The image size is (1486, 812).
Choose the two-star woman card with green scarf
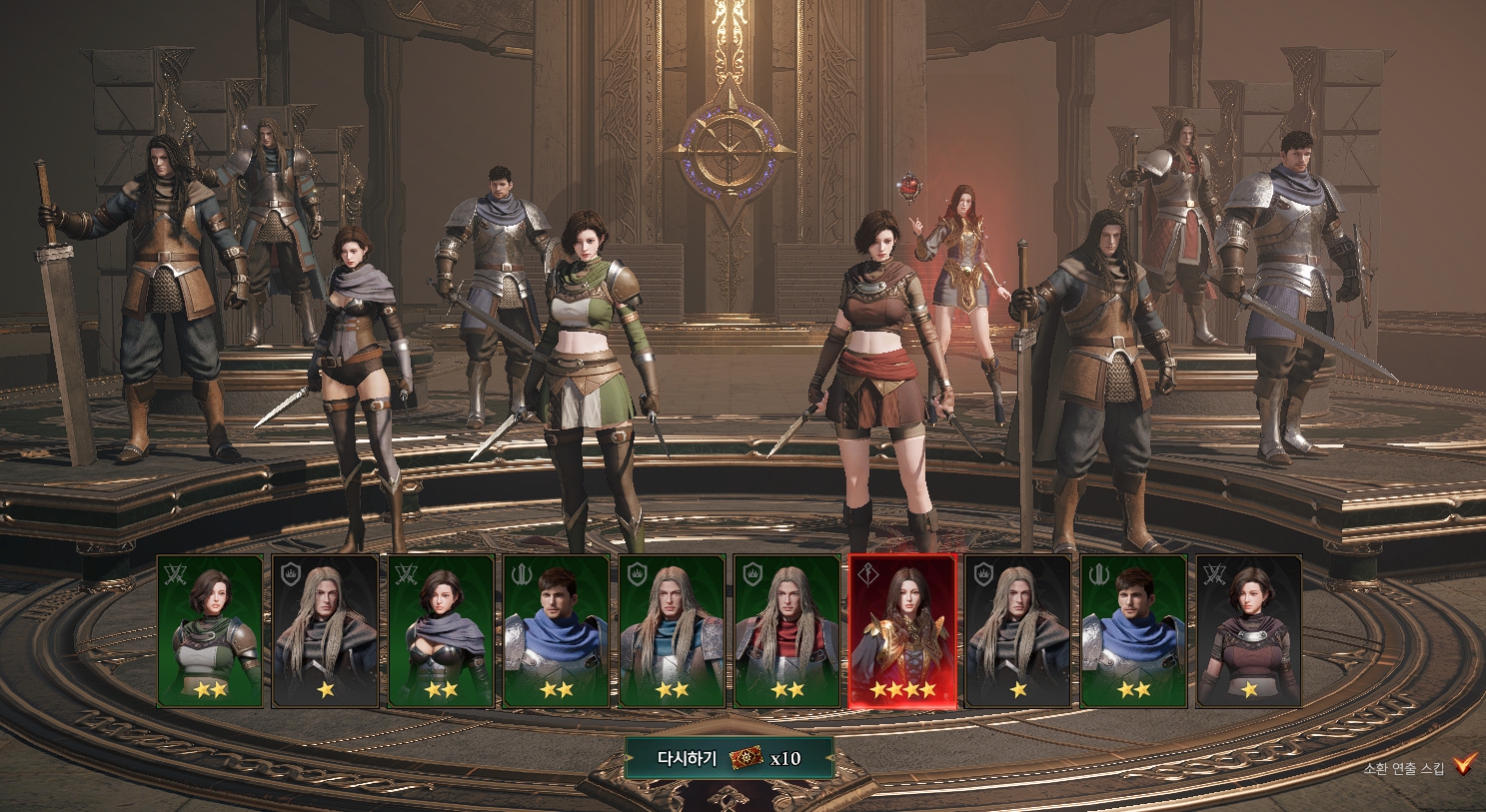tap(210, 631)
